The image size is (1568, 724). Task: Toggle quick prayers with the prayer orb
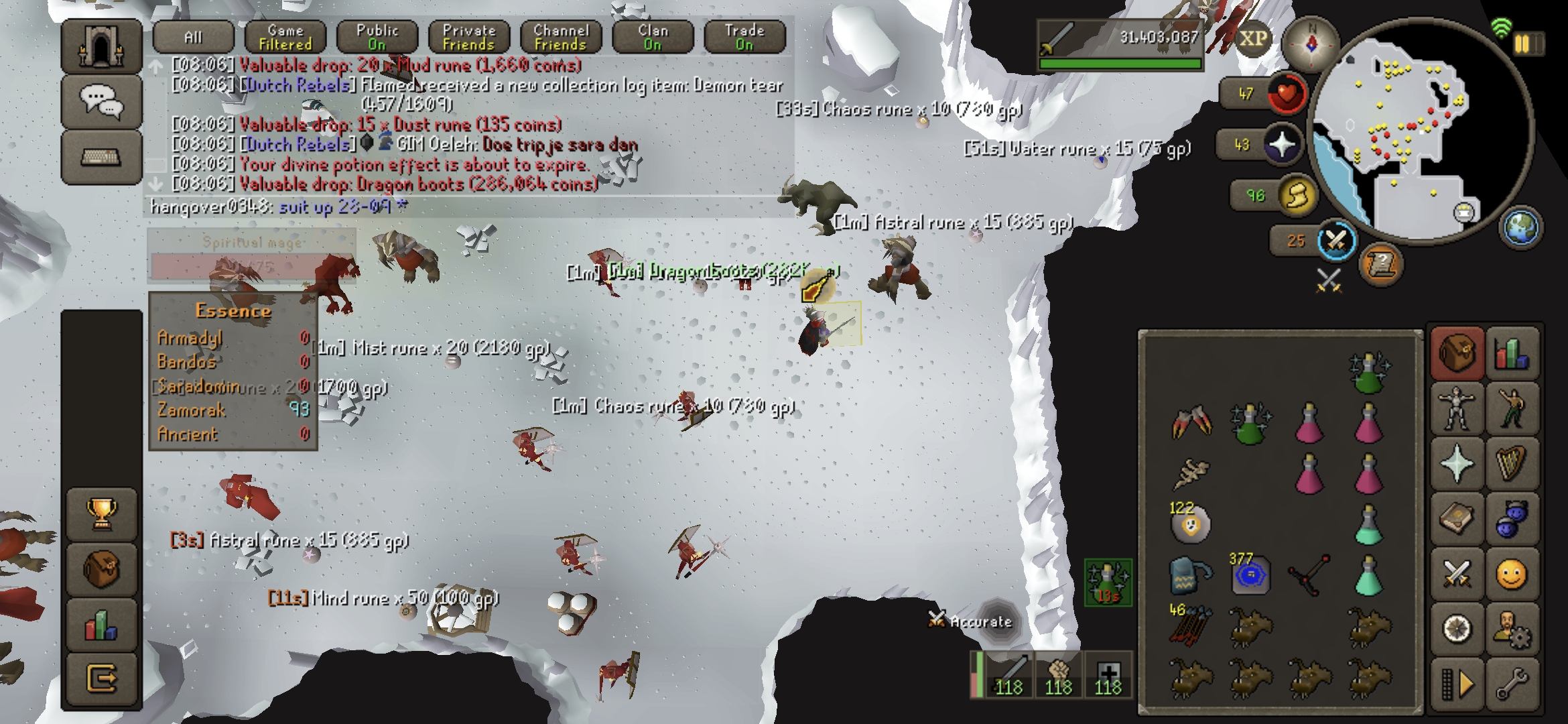click(1281, 145)
